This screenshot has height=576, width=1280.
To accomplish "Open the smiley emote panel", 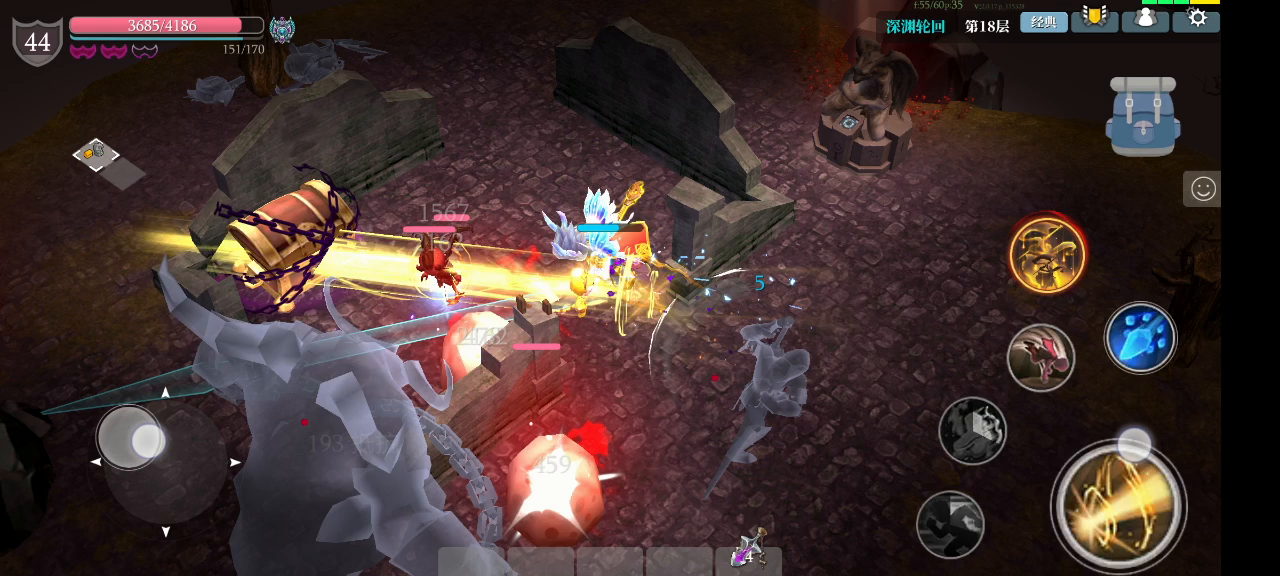I will [x=1202, y=189].
